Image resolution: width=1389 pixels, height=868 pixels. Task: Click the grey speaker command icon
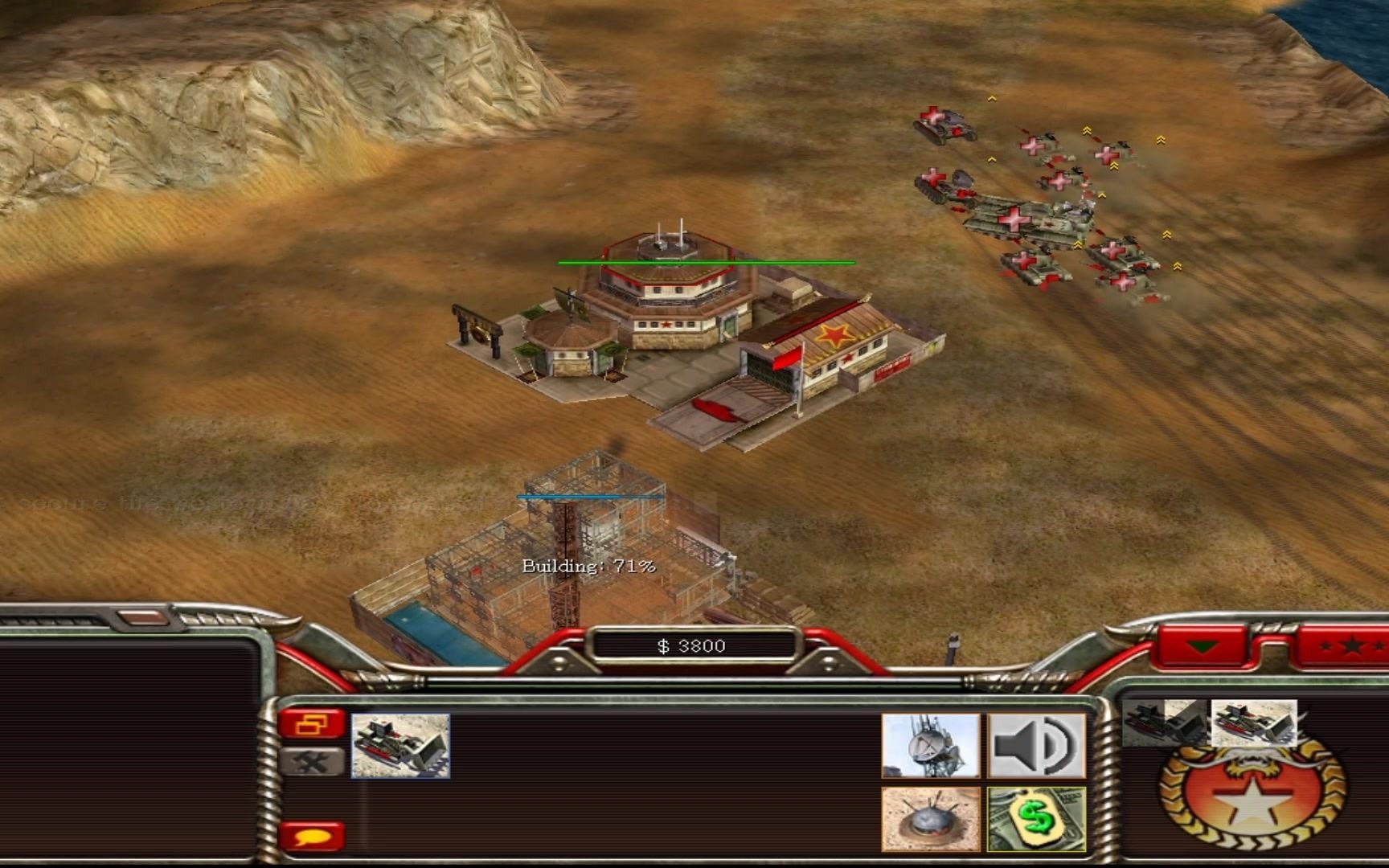point(1036,746)
